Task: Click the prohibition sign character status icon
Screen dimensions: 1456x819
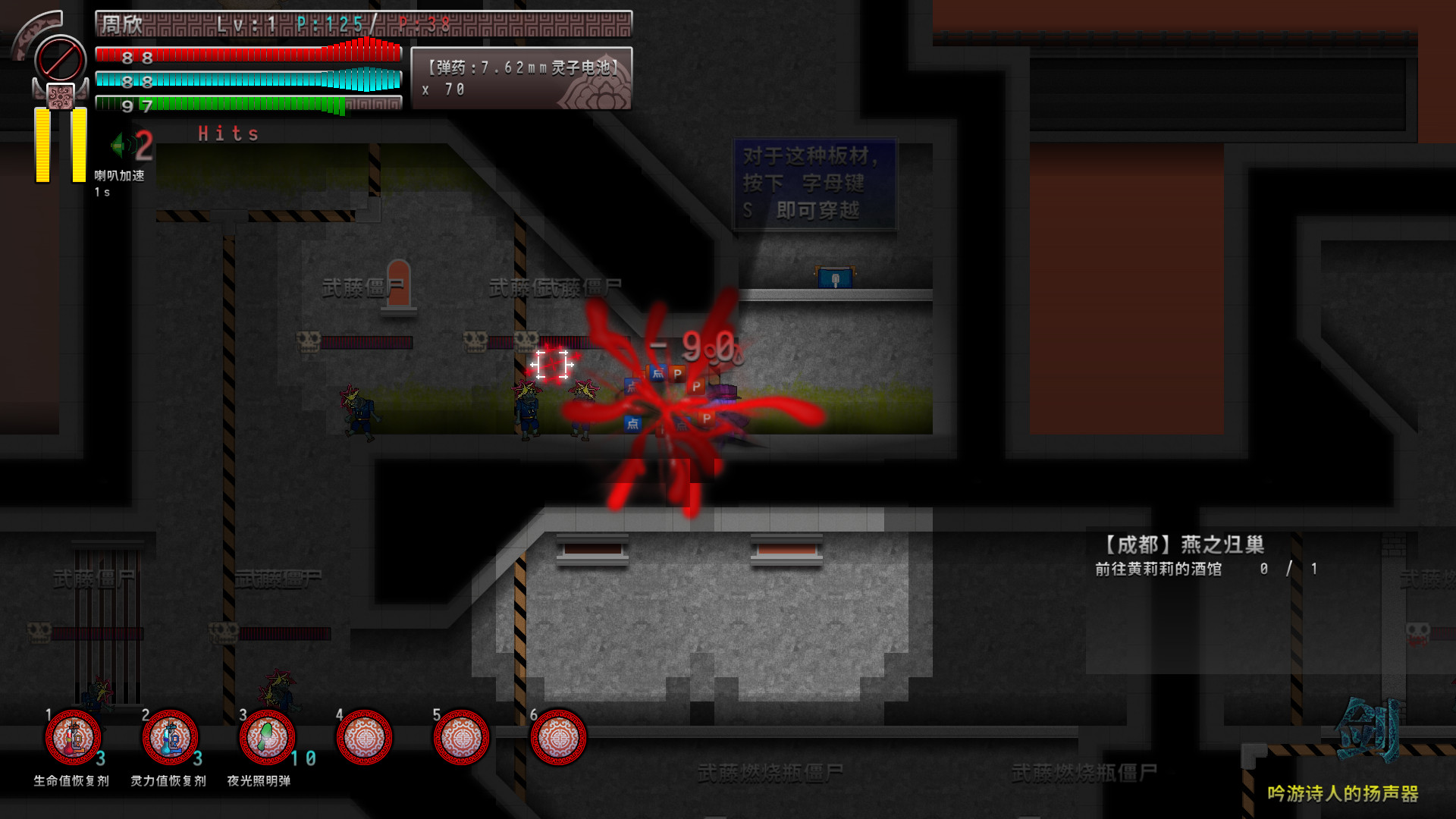Action: pyautogui.click(x=61, y=57)
